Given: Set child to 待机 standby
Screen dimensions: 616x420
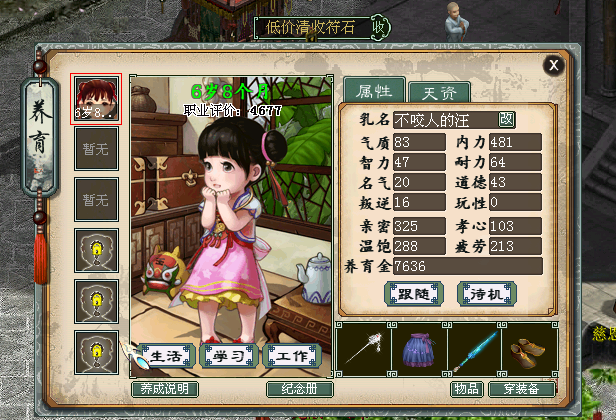Looking at the screenshot, I should pos(486,293).
